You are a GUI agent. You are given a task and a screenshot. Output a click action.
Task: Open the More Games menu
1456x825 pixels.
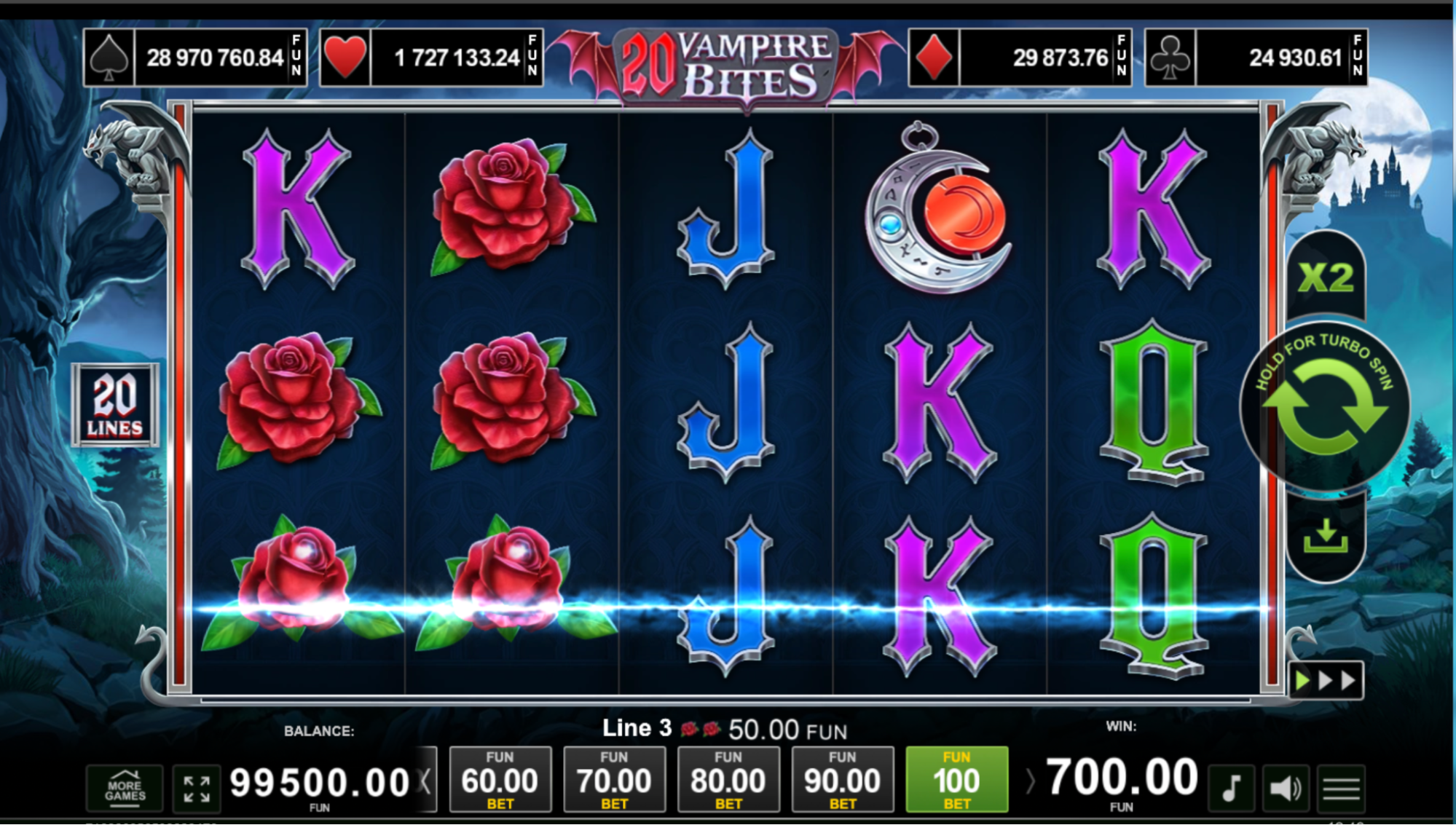point(125,787)
